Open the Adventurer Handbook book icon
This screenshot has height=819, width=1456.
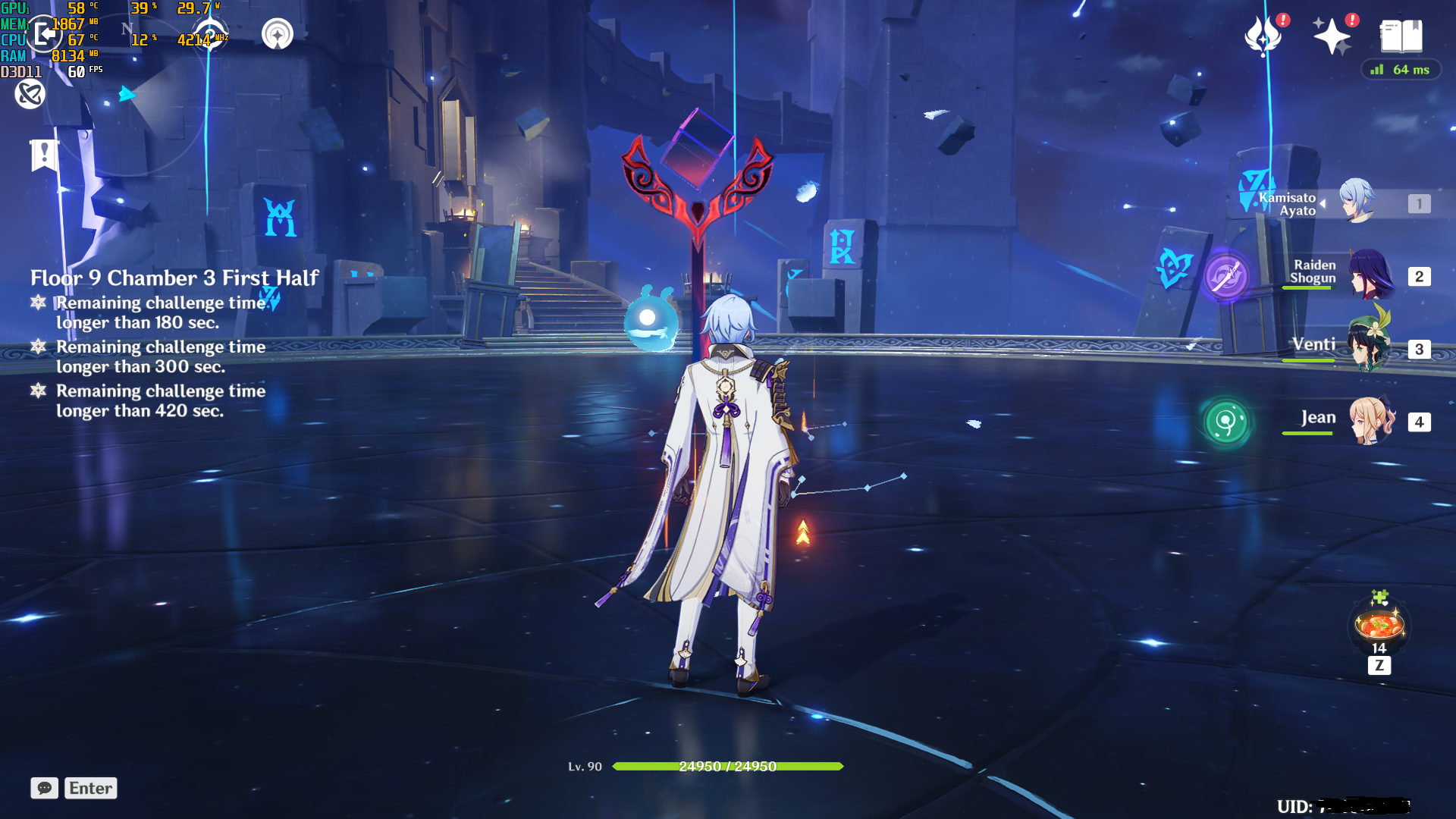click(x=1401, y=36)
